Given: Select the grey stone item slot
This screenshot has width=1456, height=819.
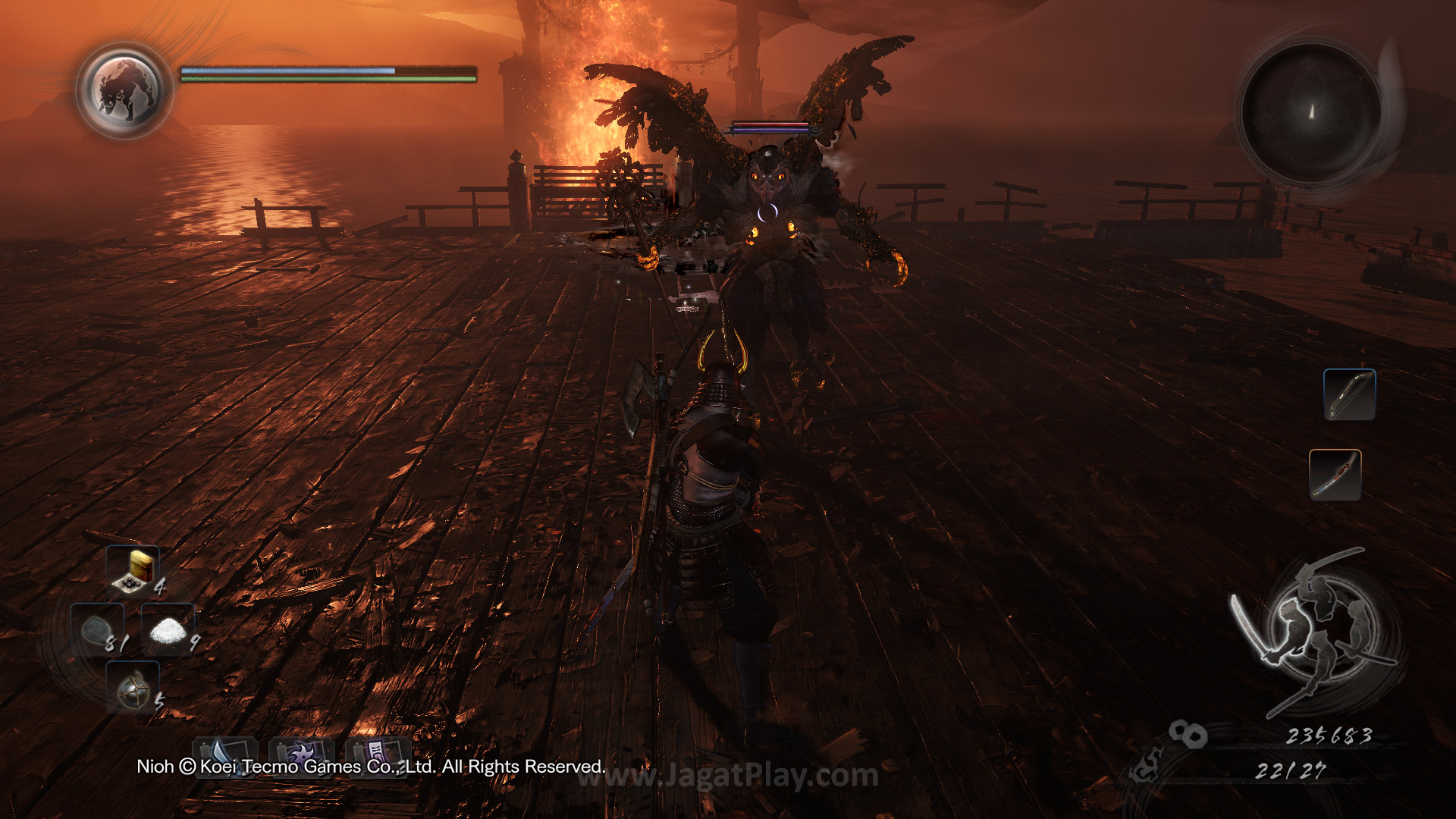Looking at the screenshot, I should [x=98, y=629].
